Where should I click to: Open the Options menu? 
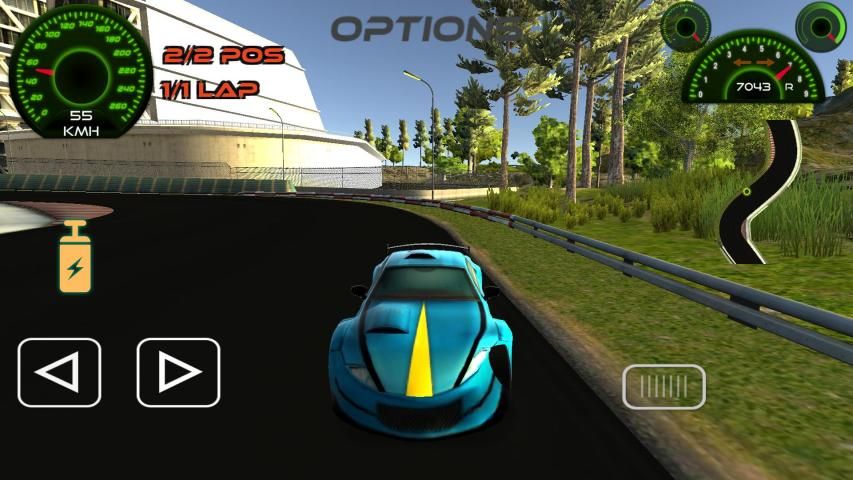(x=427, y=29)
